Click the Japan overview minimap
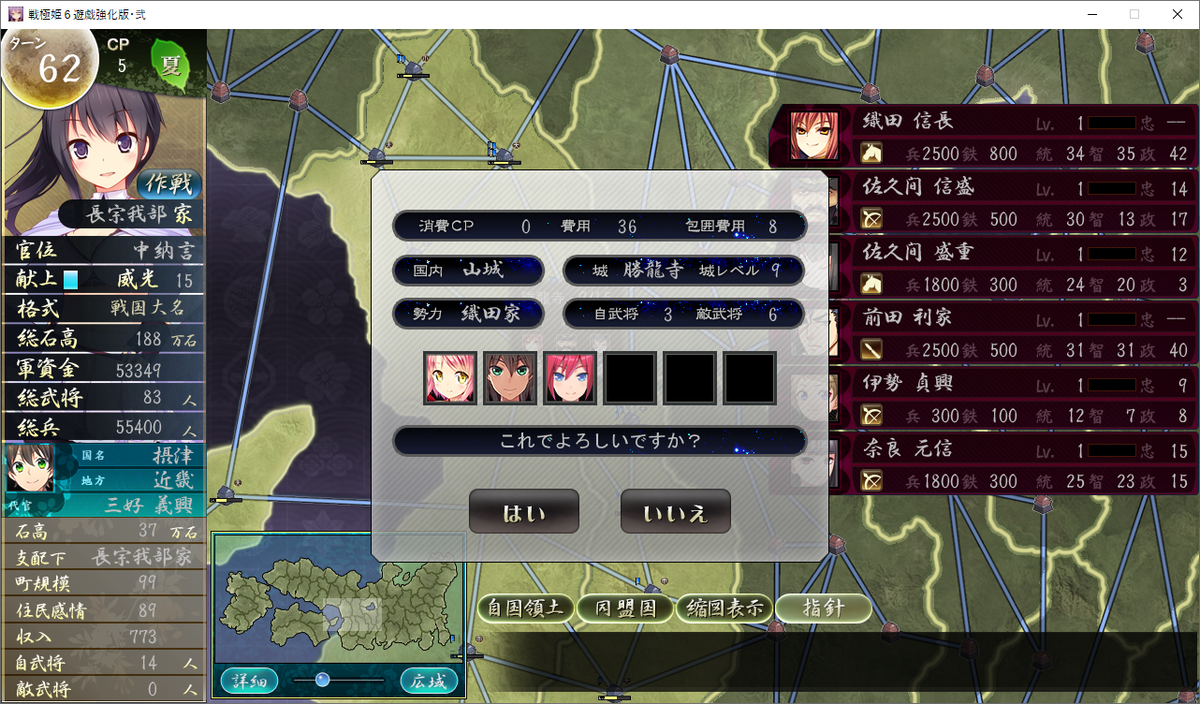1200x704 pixels. (338, 602)
